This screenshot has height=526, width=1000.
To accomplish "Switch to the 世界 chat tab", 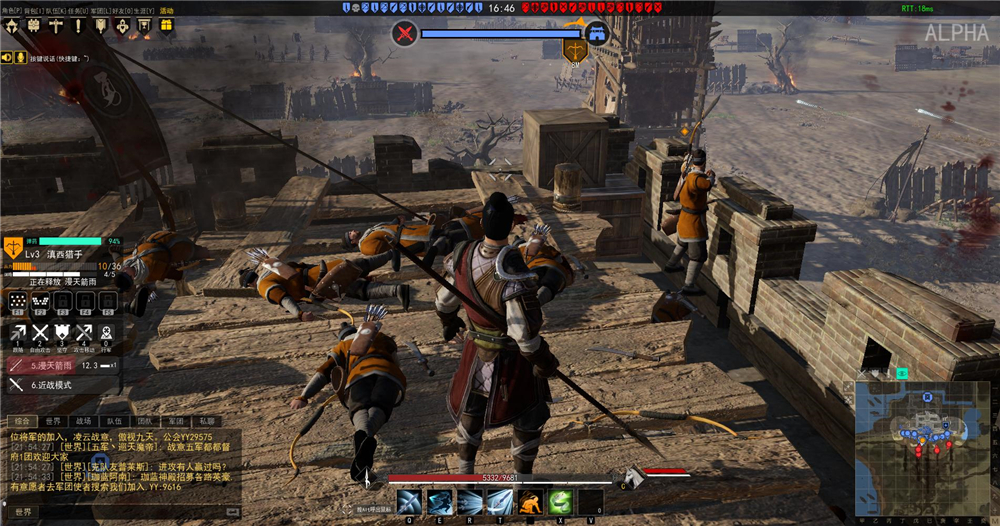I will click(53, 421).
